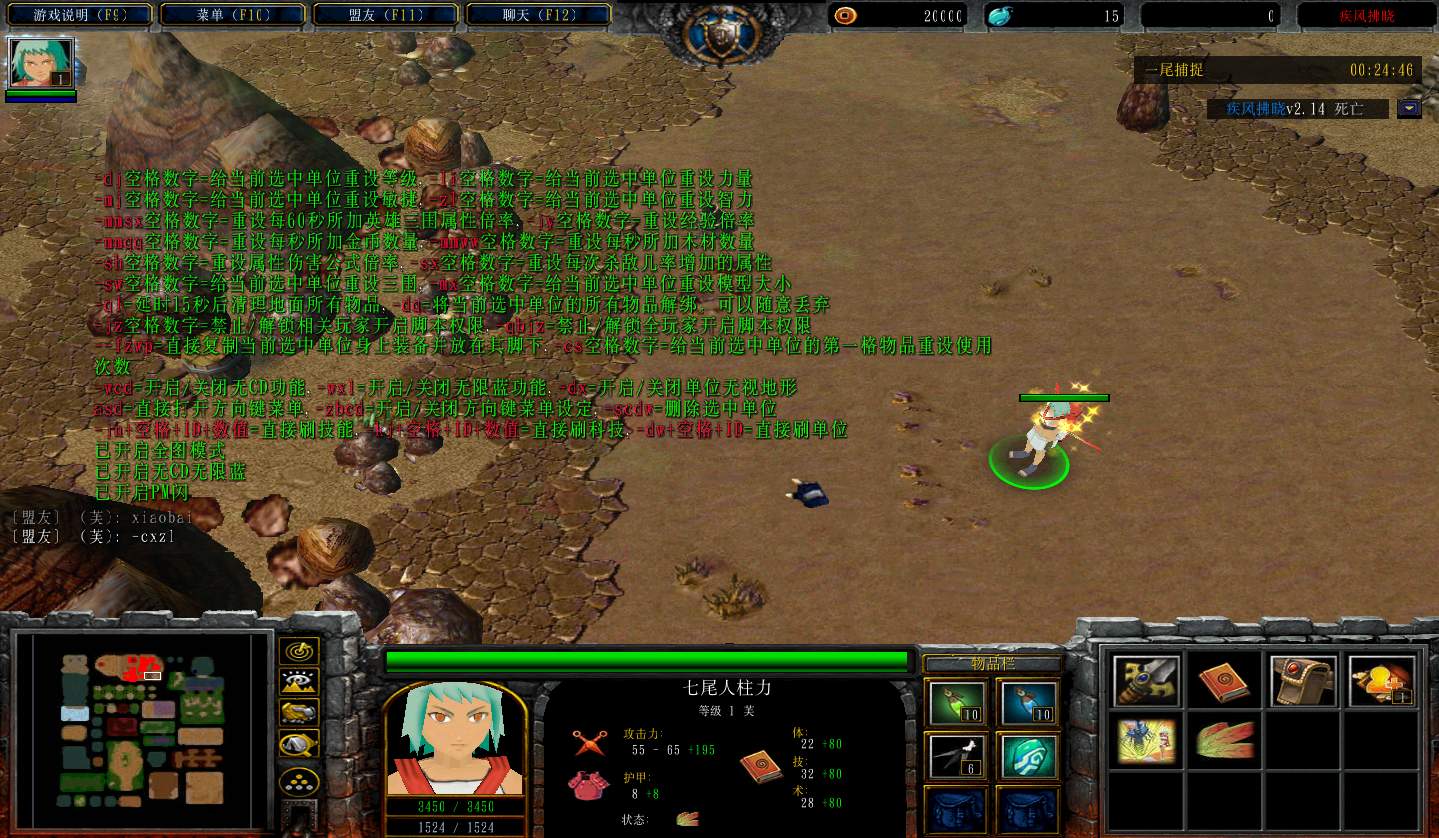Open the 菜单 (F10) main menu
The height and width of the screenshot is (838, 1439).
(x=235, y=15)
